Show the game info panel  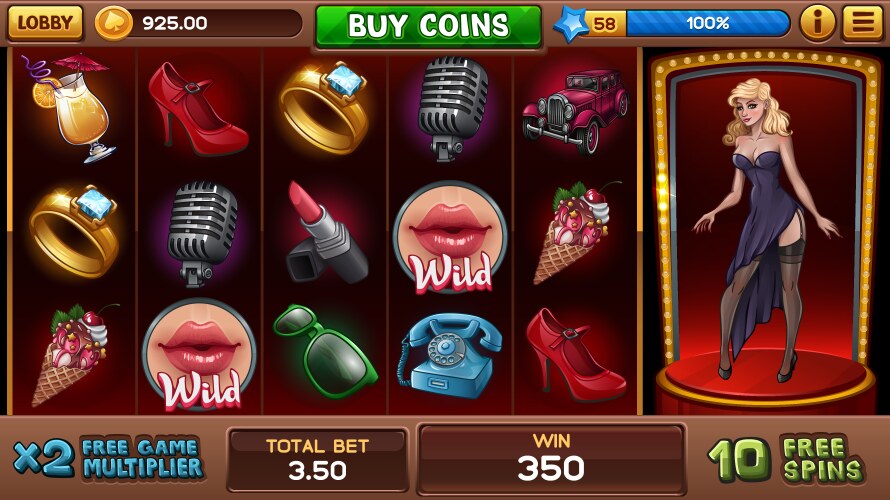click(x=817, y=22)
